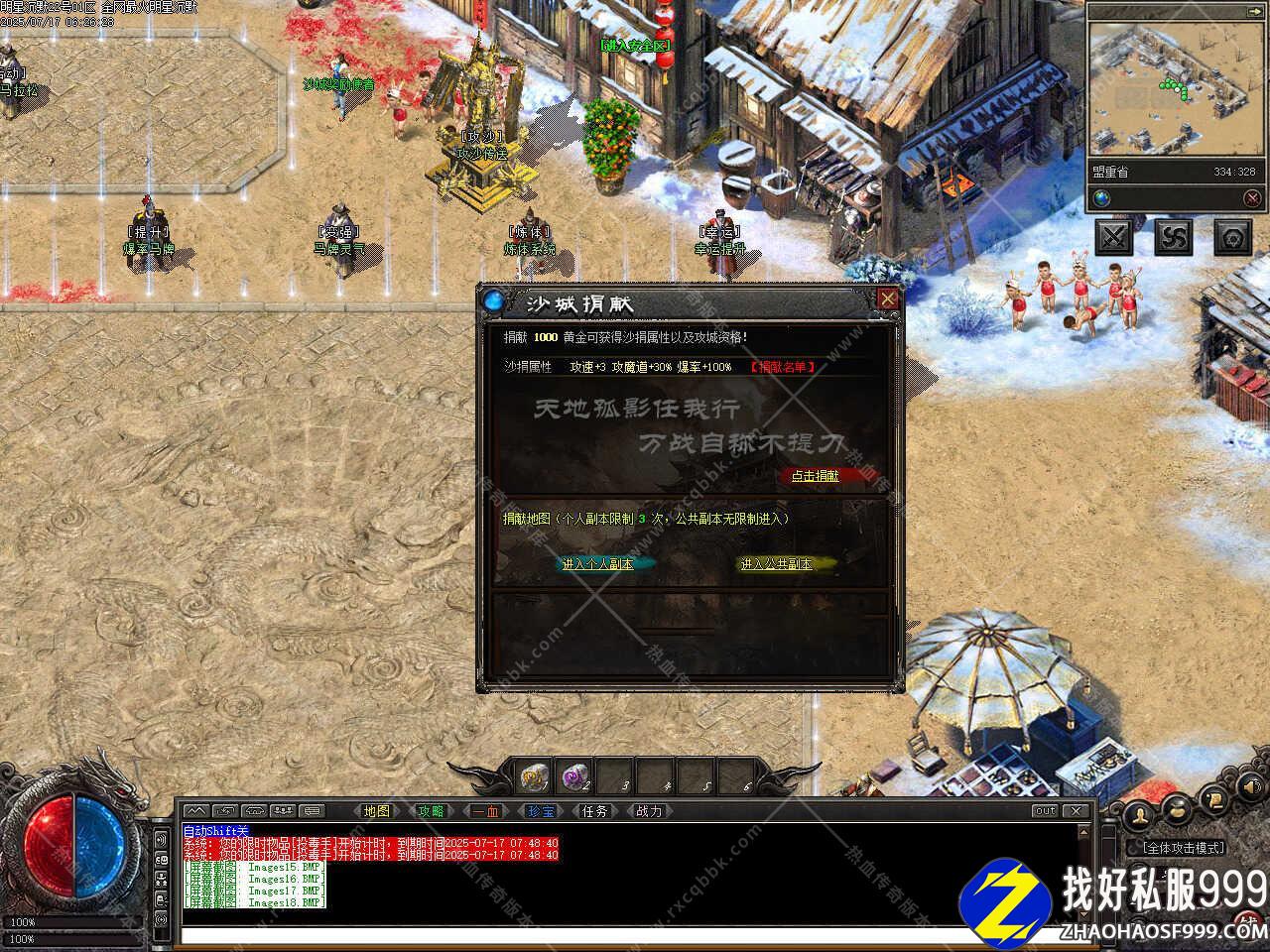This screenshot has width=1270, height=952.
Task: Open the 任务 quest tab
Action: click(x=594, y=811)
